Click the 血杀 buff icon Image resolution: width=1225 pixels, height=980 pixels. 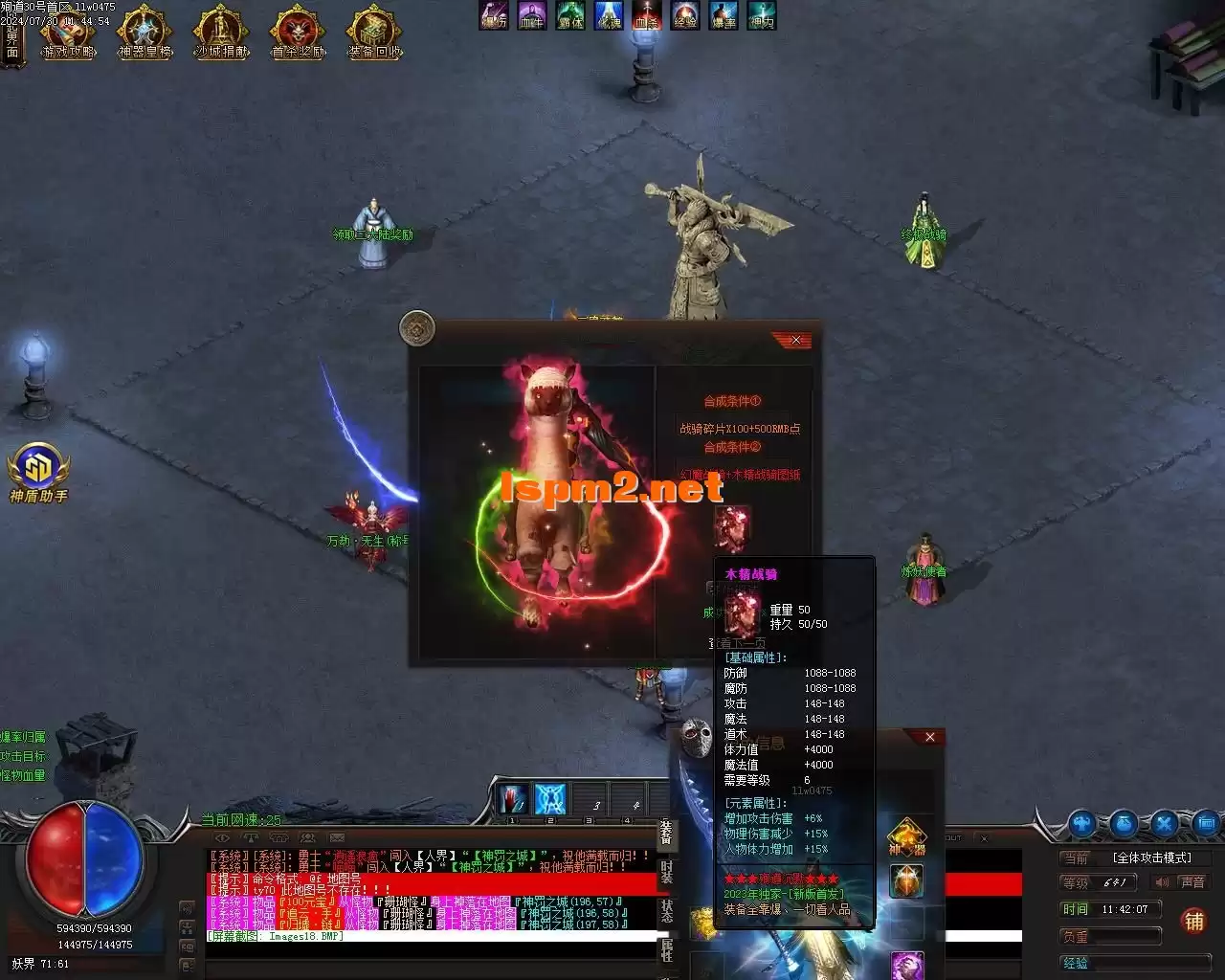tap(646, 15)
